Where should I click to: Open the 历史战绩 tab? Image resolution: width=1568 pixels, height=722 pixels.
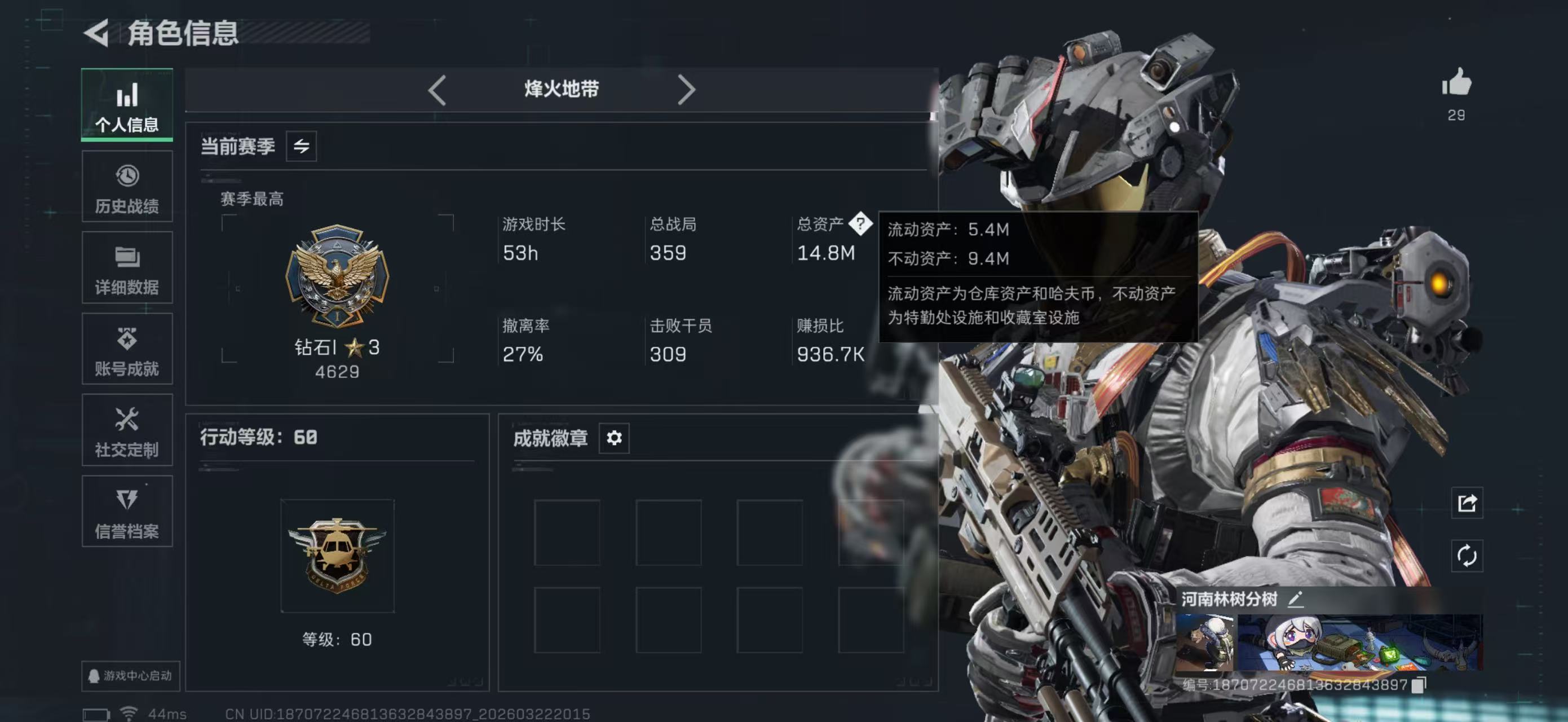(x=127, y=187)
